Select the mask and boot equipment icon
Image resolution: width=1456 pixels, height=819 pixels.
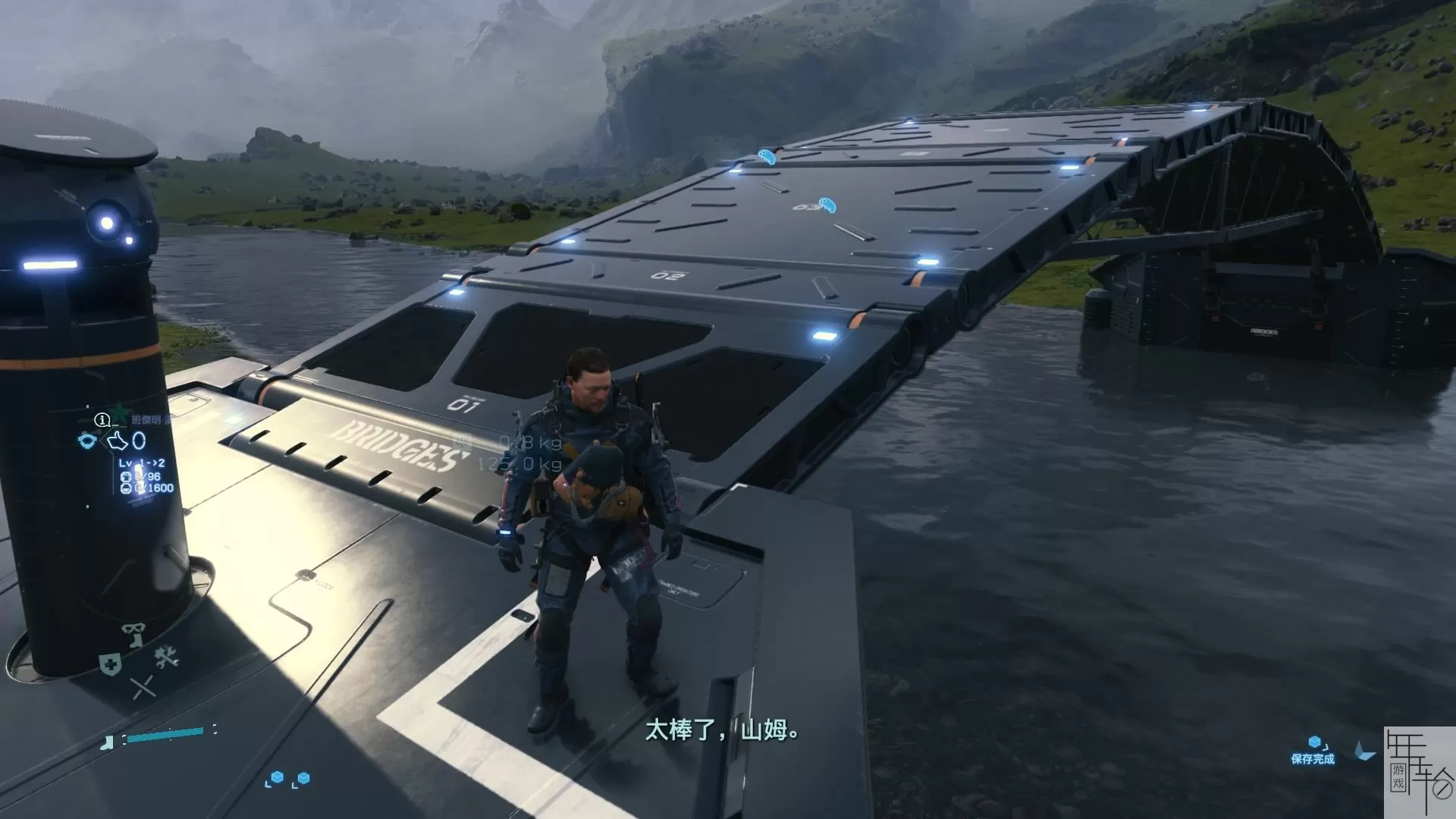click(133, 634)
